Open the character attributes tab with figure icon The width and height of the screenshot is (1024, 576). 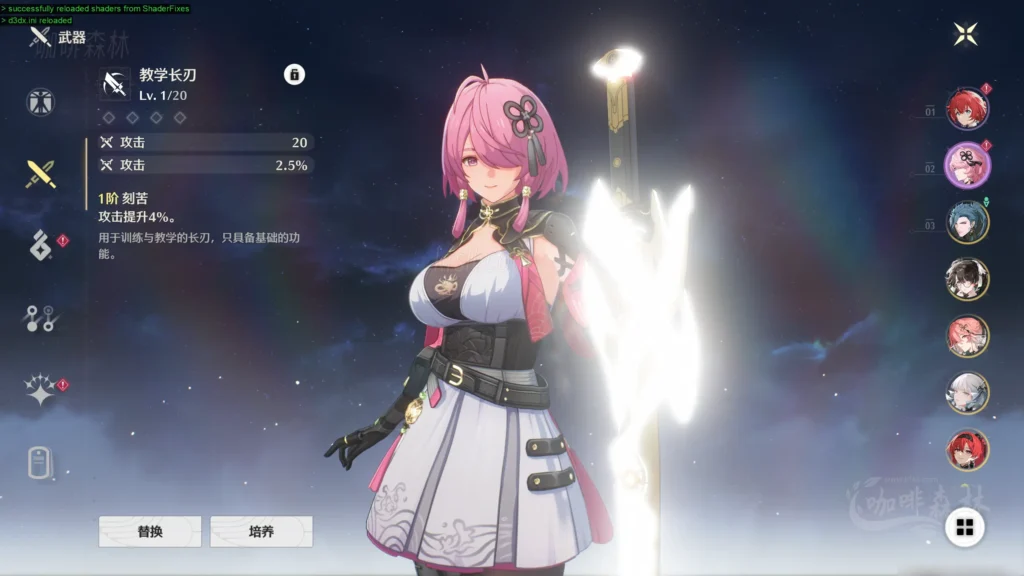[41, 102]
